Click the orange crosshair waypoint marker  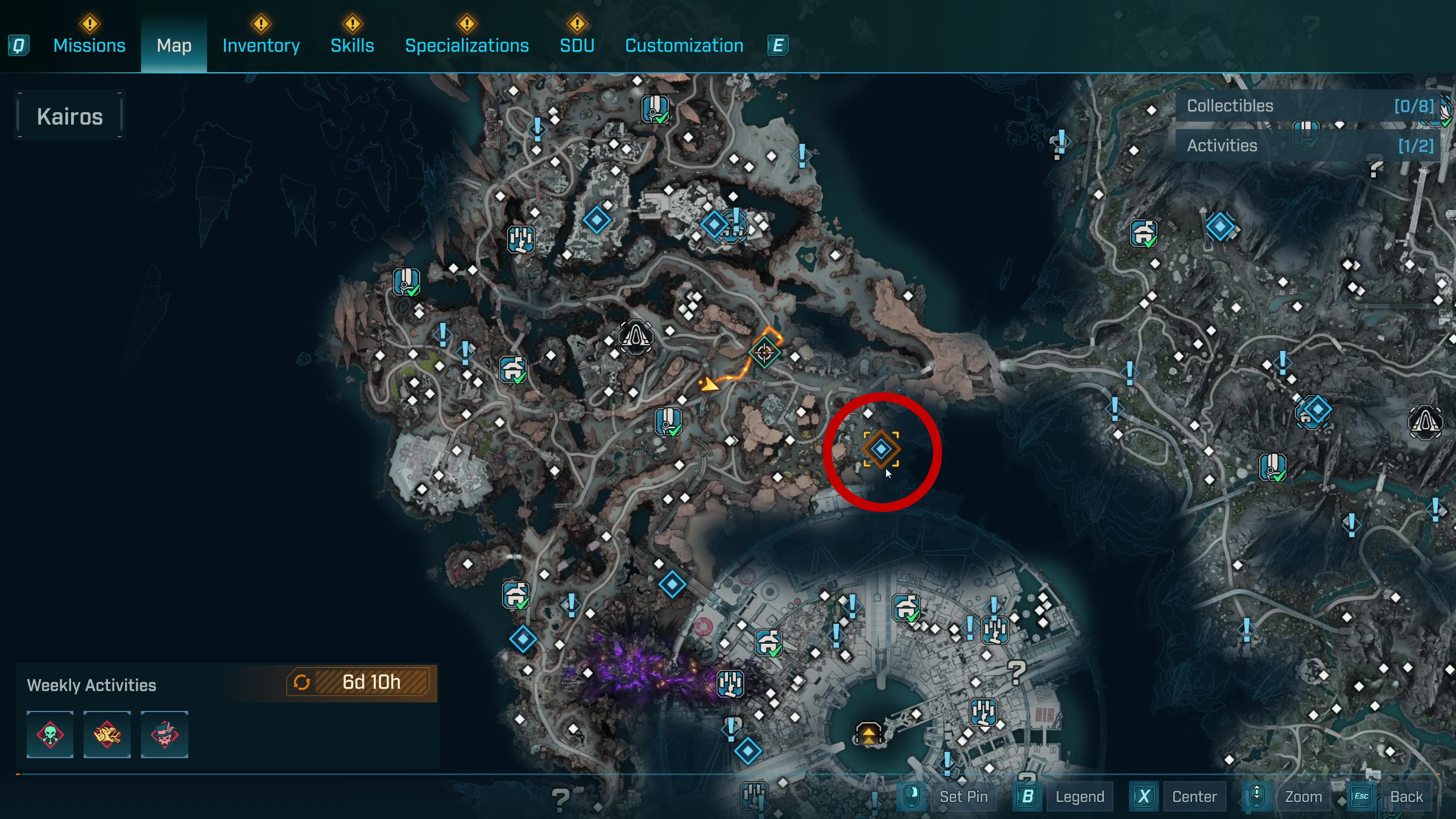coord(764,353)
